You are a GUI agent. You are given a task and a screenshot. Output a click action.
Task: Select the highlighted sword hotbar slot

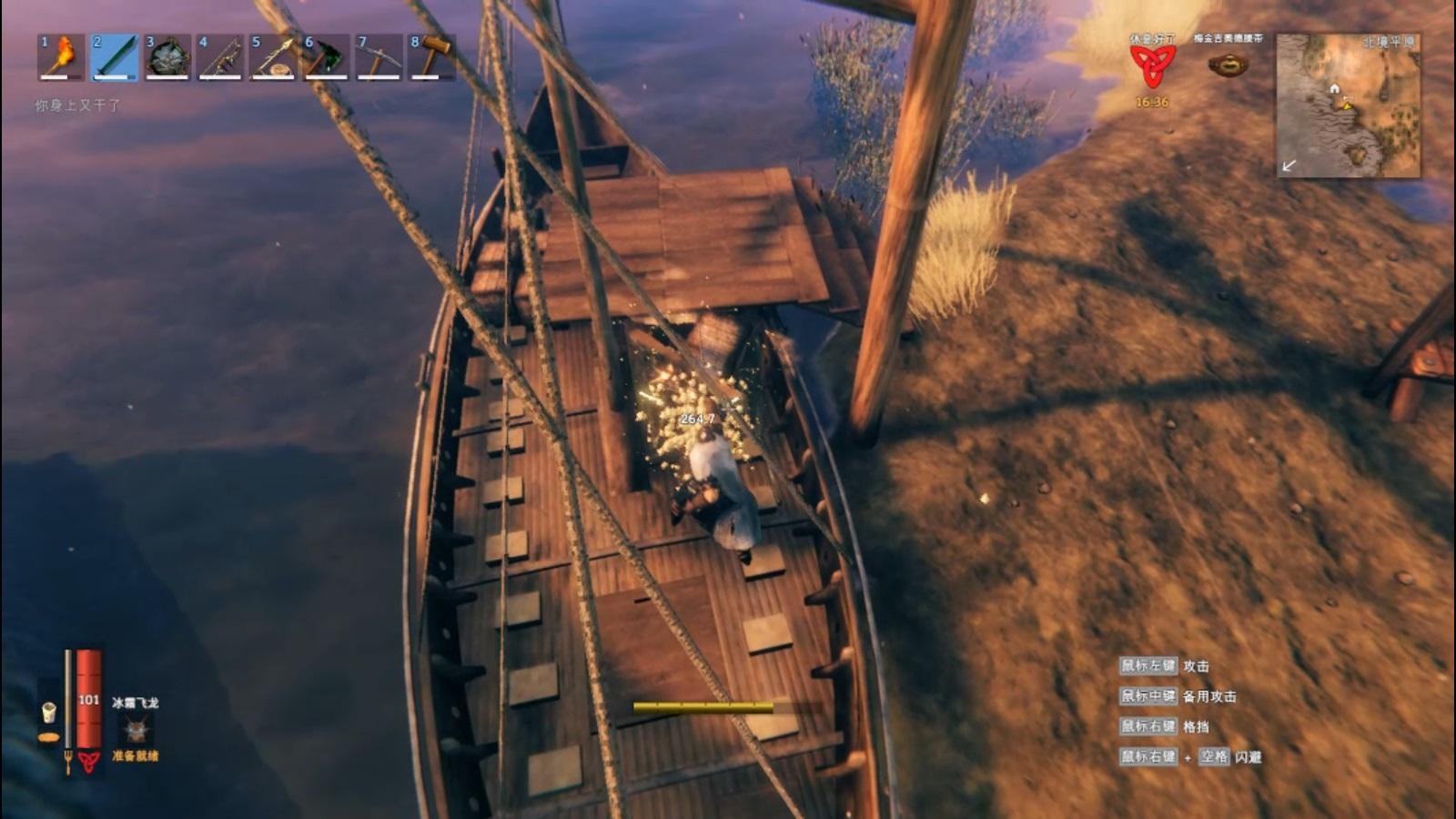point(115,57)
